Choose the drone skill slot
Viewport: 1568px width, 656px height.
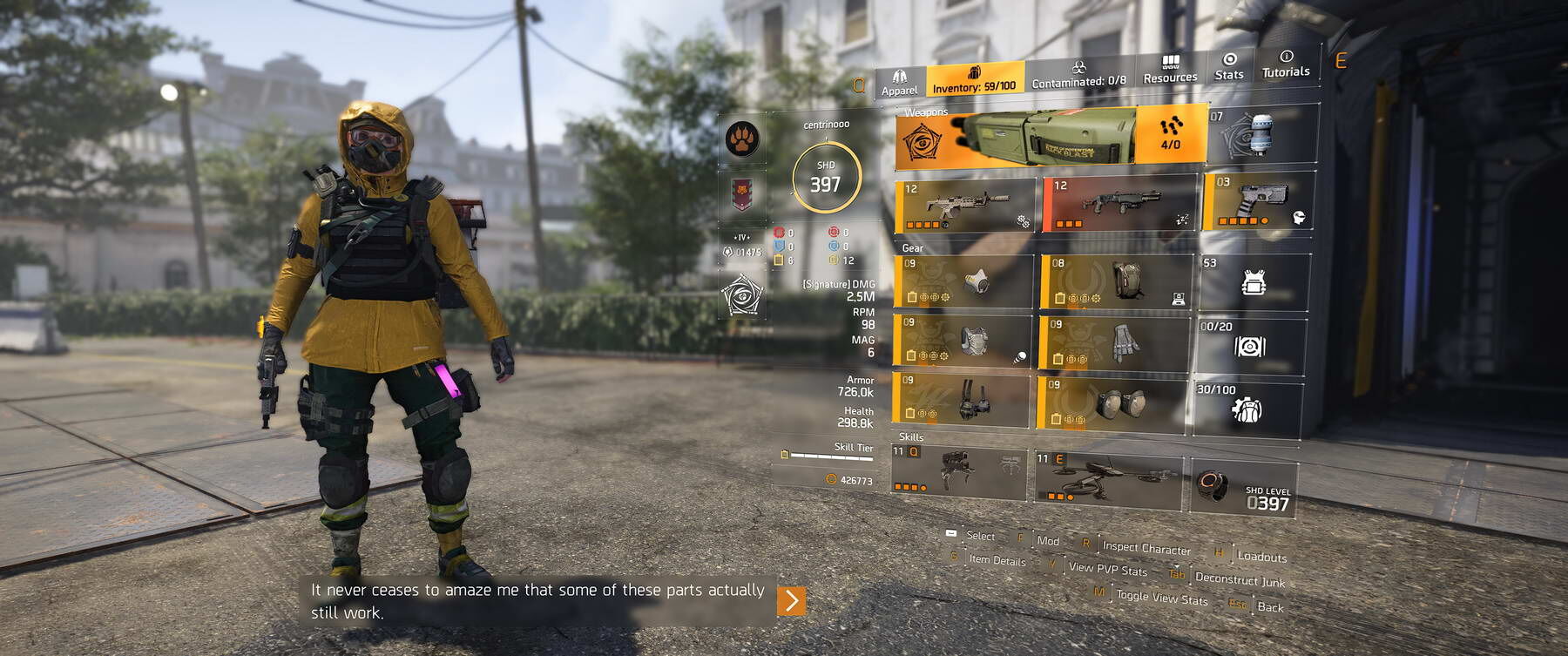[x=1108, y=477]
